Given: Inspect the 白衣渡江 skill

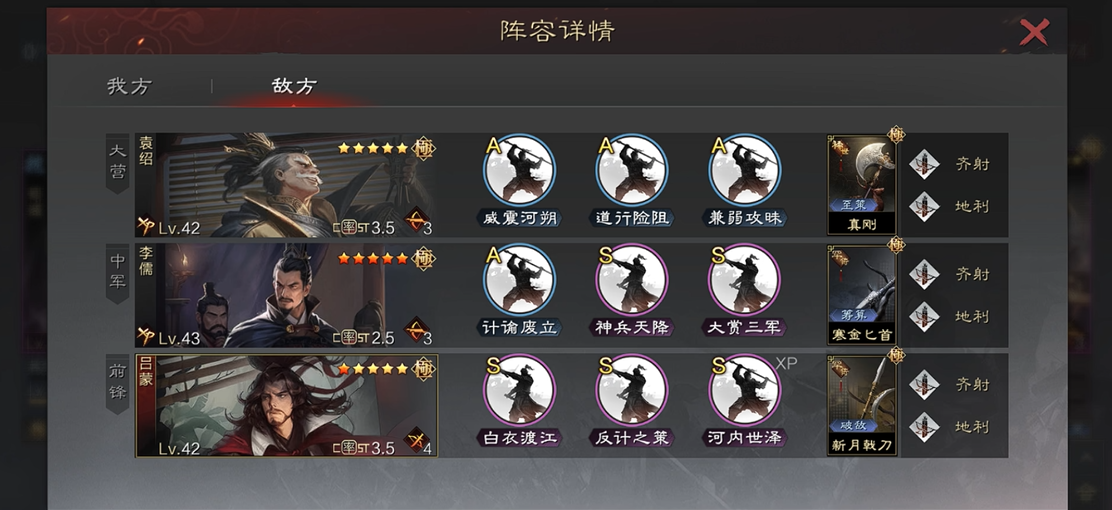Looking at the screenshot, I should (518, 390).
